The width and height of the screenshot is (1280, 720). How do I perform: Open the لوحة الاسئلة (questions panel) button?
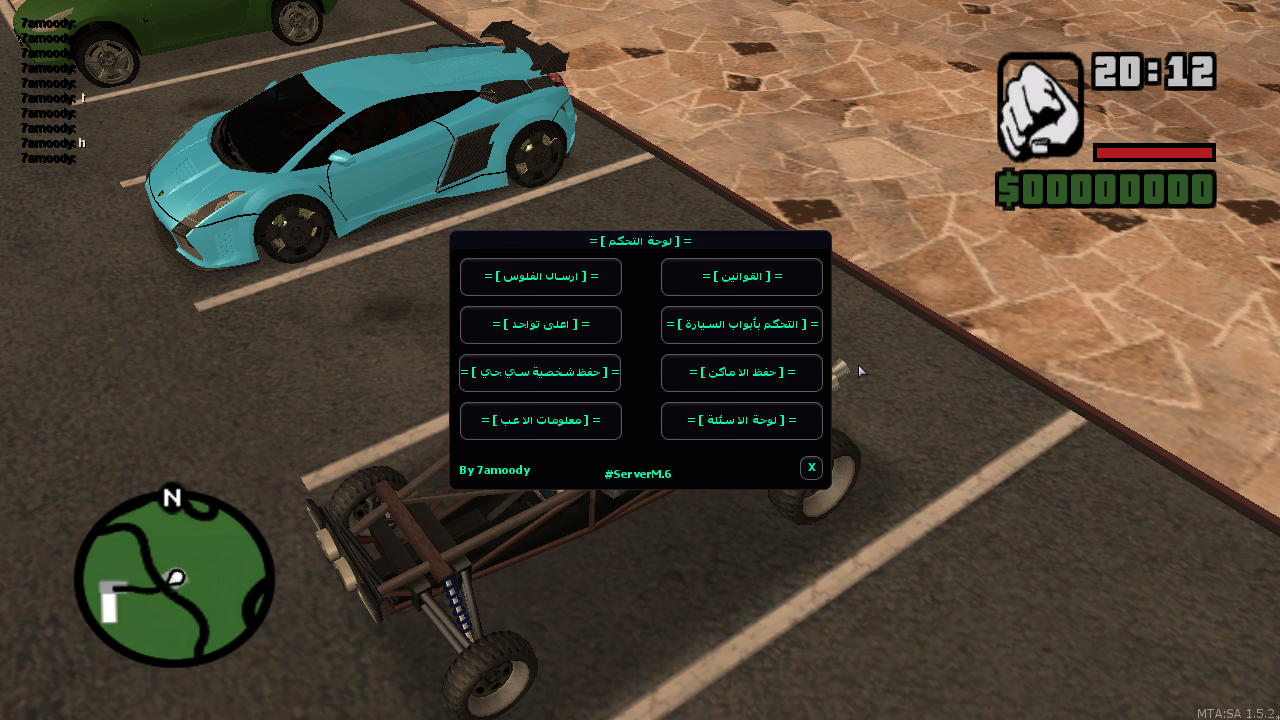pos(742,421)
